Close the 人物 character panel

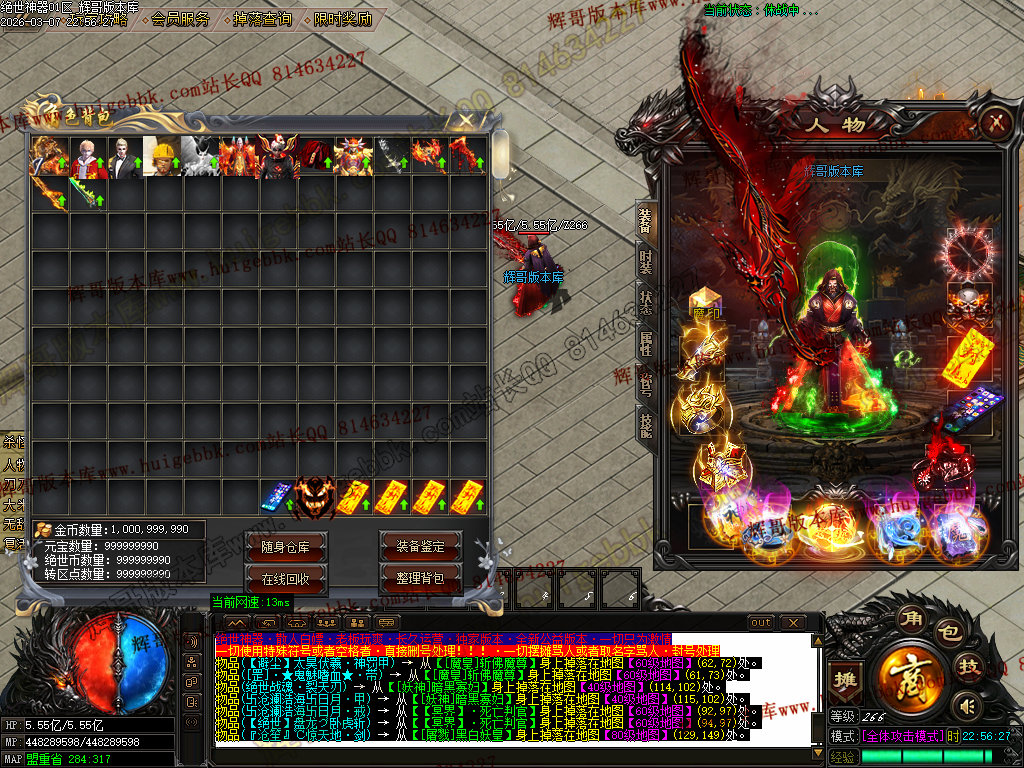tap(994, 123)
